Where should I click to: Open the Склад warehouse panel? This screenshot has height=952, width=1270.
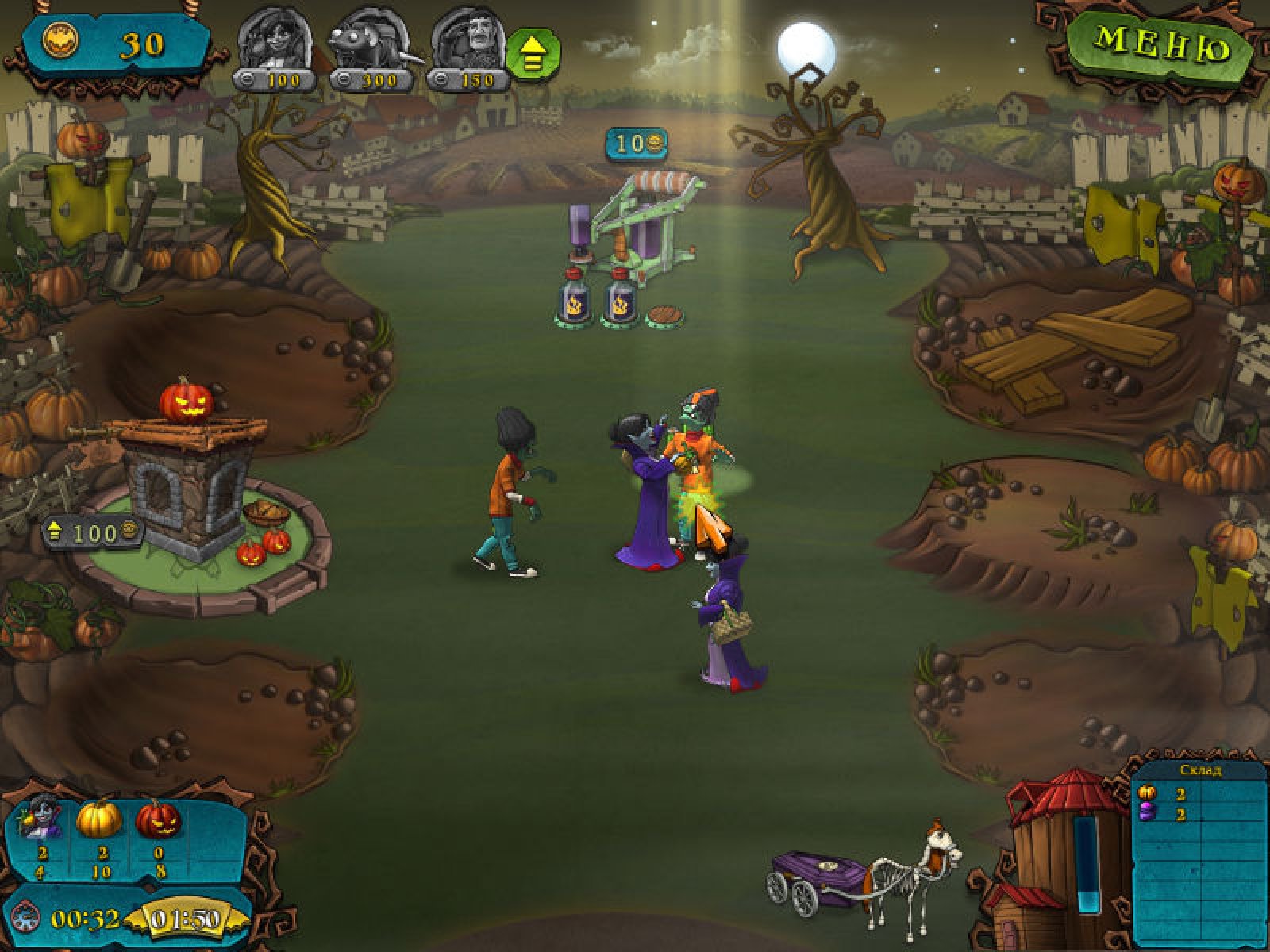pyautogui.click(x=1199, y=770)
